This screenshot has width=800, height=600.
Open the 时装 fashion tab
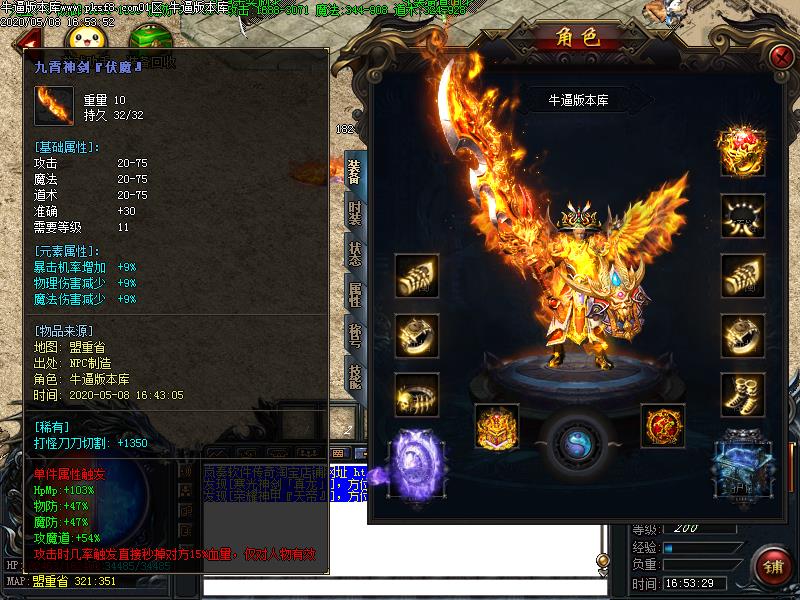coord(354,213)
